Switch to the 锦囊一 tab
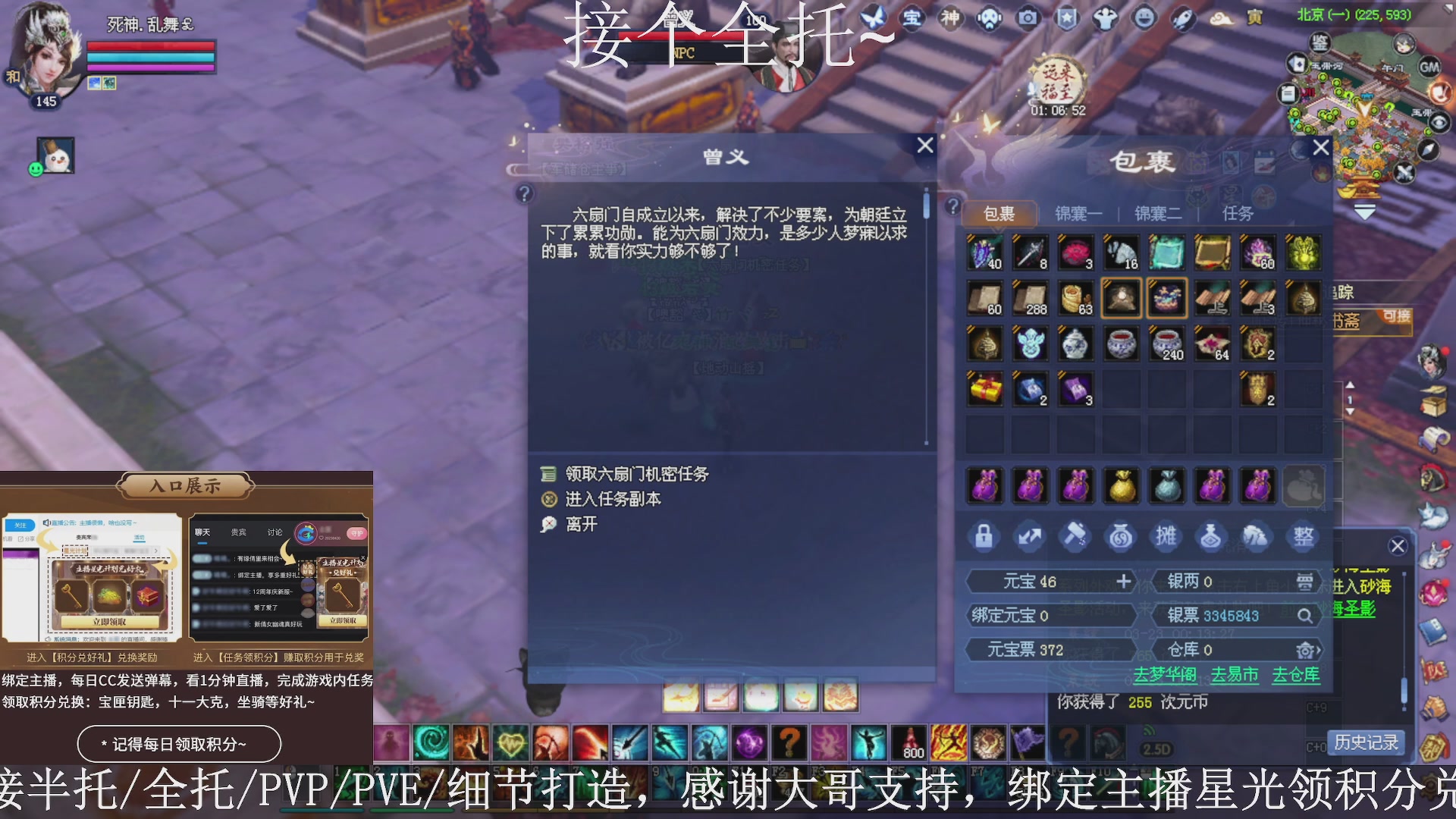The height and width of the screenshot is (819, 1456). (x=1078, y=213)
